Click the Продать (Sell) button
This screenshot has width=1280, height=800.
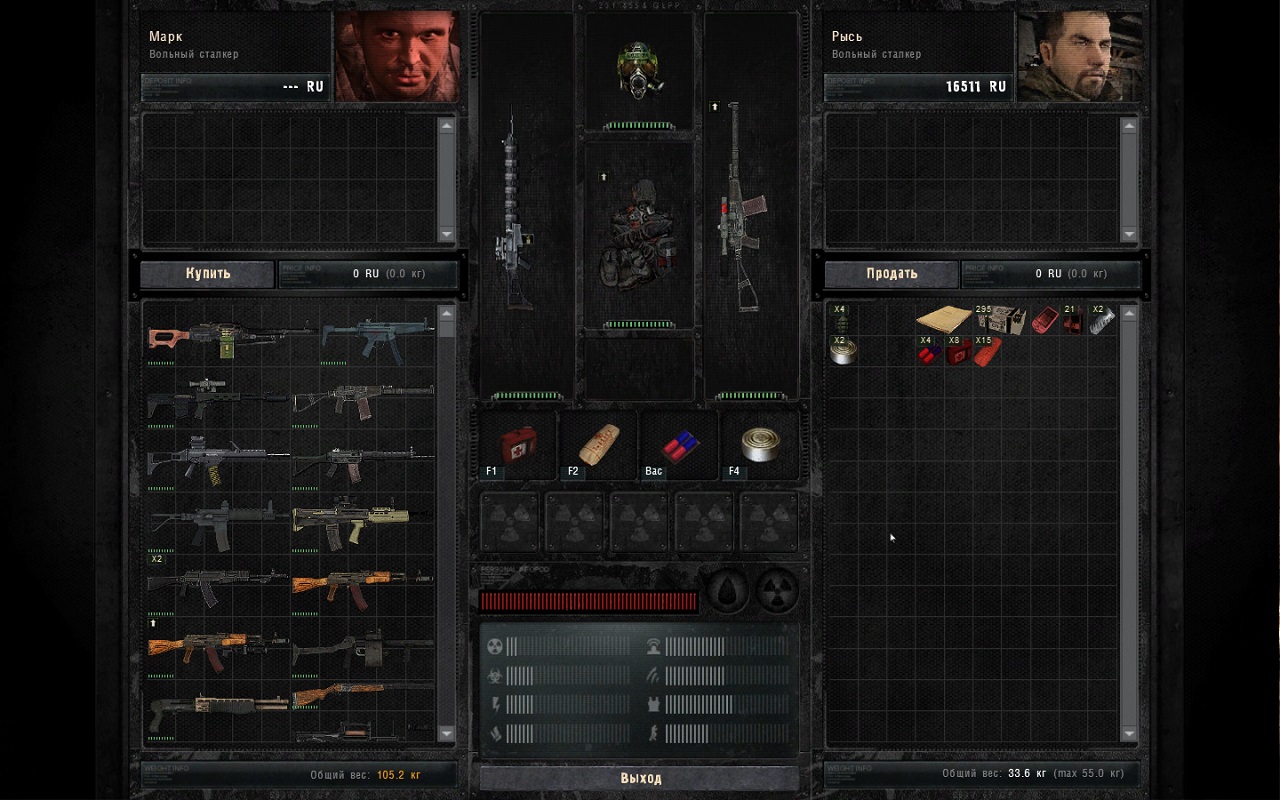coord(891,274)
